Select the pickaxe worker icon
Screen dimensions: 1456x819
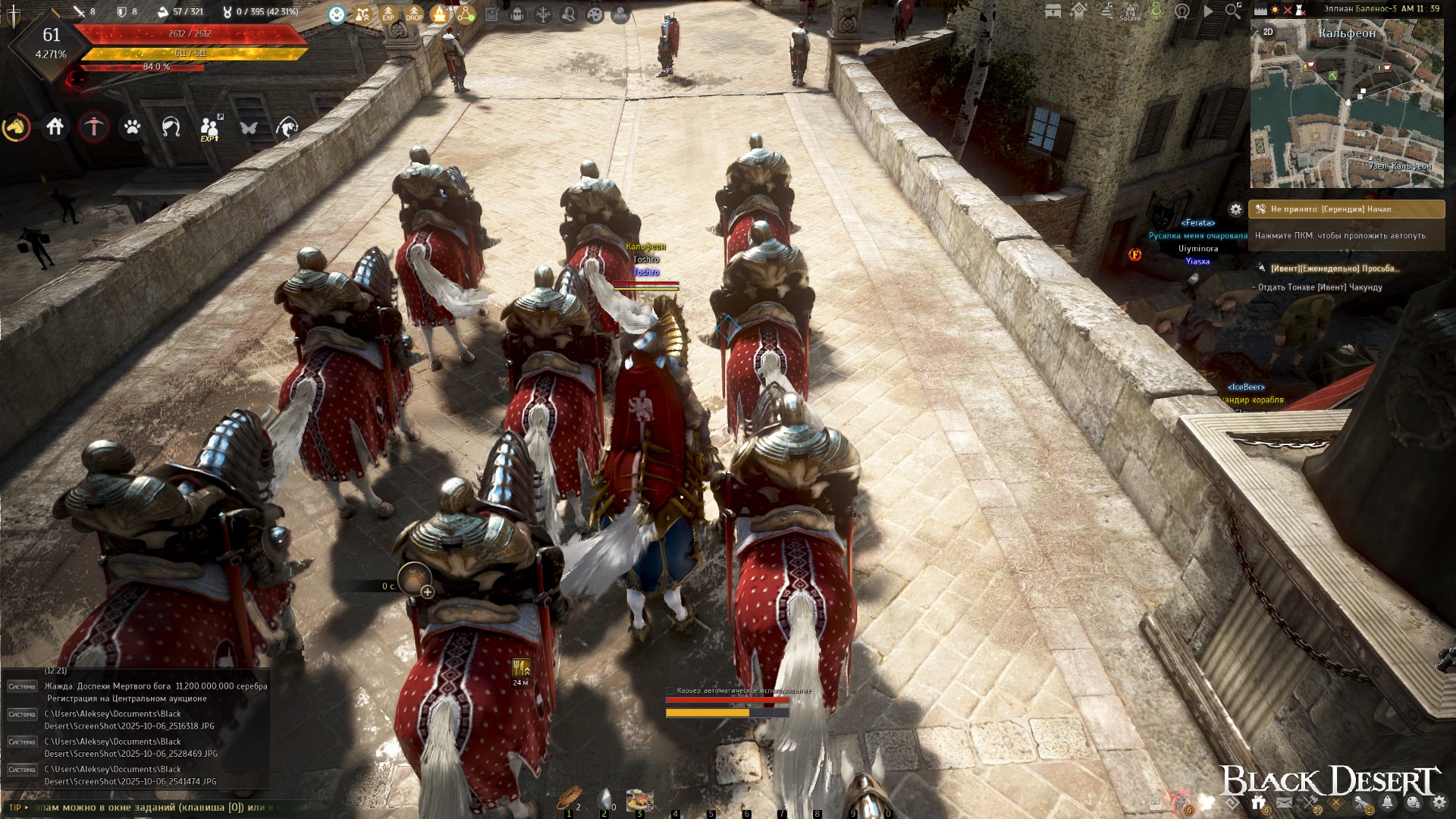94,127
